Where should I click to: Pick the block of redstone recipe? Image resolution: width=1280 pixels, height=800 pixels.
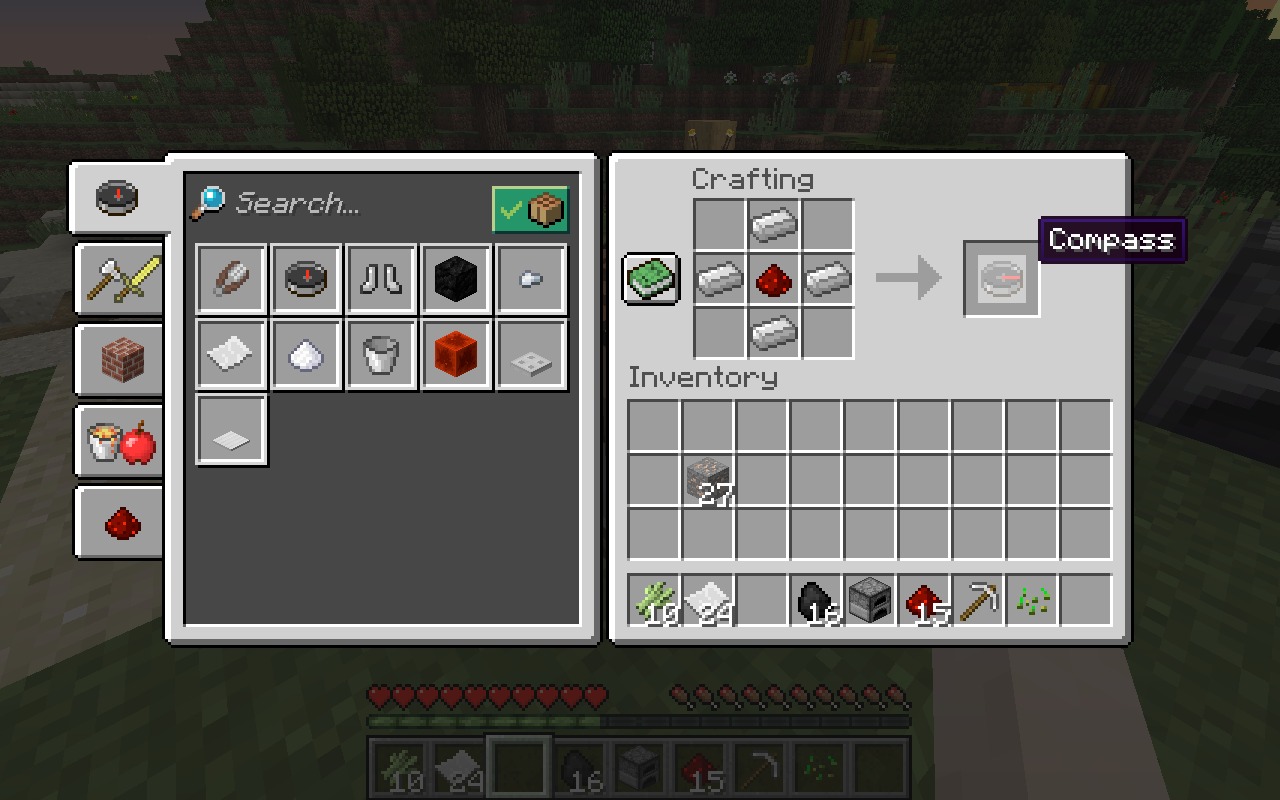click(456, 354)
